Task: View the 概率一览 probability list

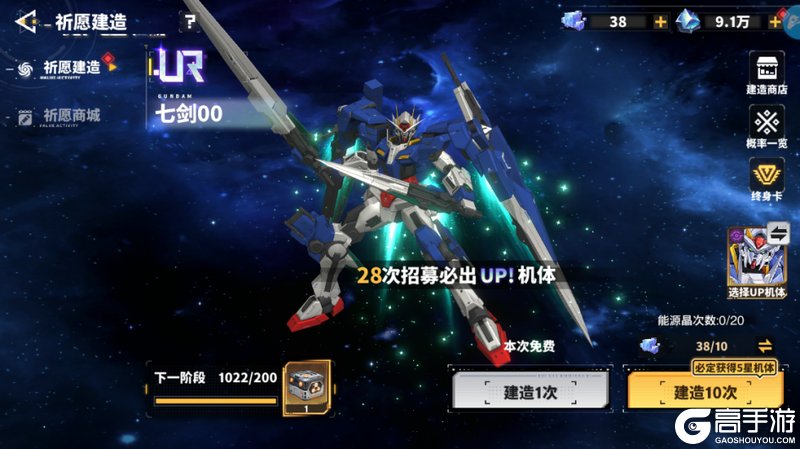Action: click(768, 129)
